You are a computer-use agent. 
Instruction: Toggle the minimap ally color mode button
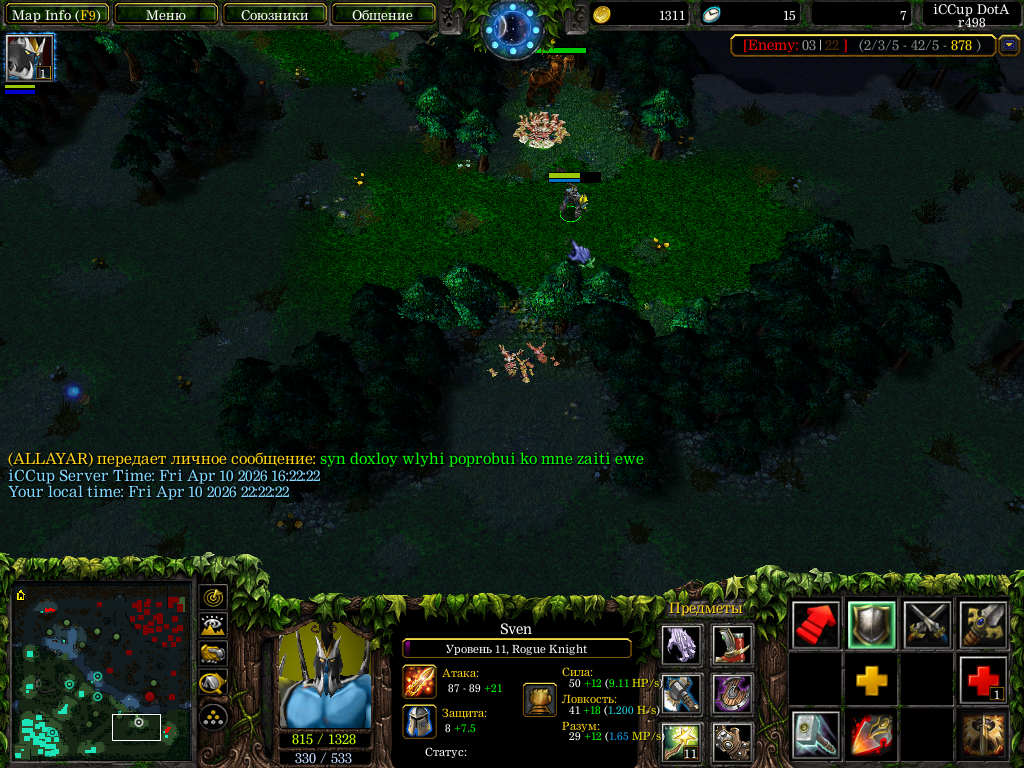213,654
